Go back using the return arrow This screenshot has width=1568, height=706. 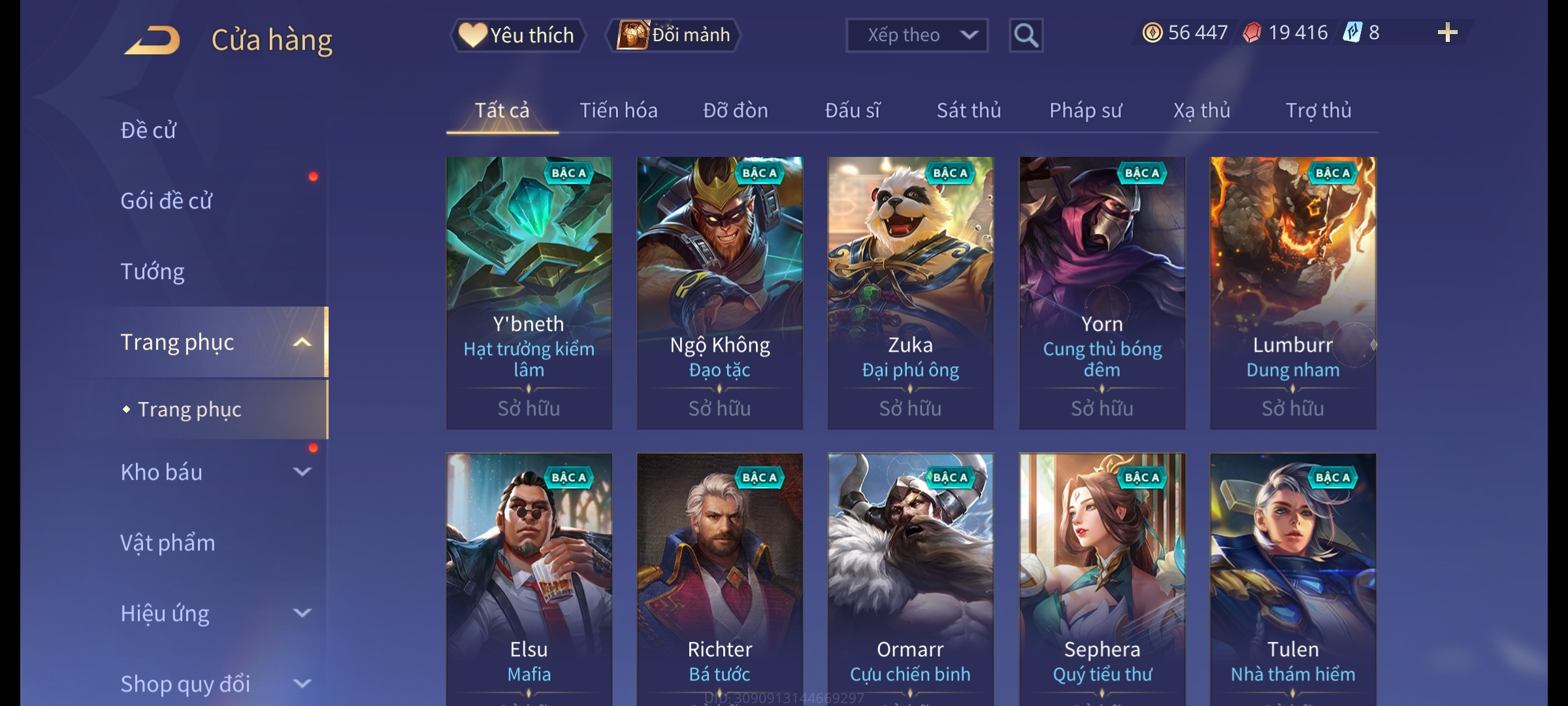click(152, 41)
